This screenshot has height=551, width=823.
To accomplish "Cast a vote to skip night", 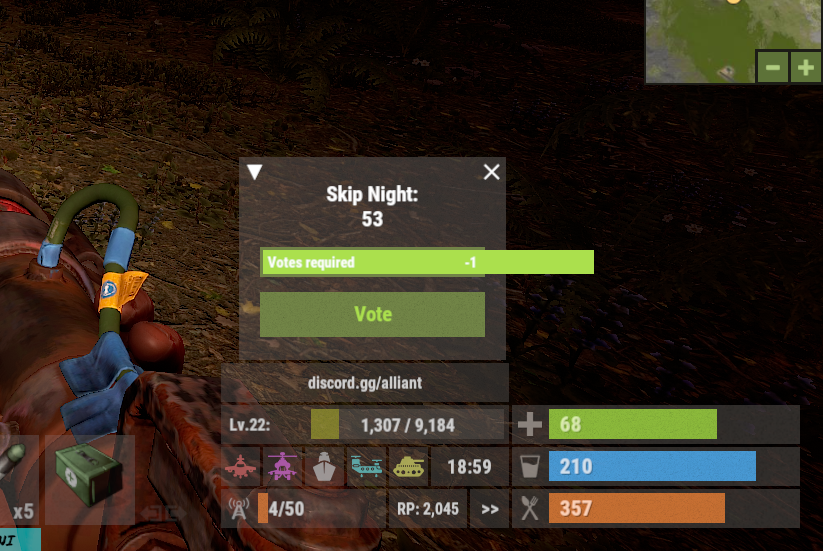I will click(x=372, y=314).
